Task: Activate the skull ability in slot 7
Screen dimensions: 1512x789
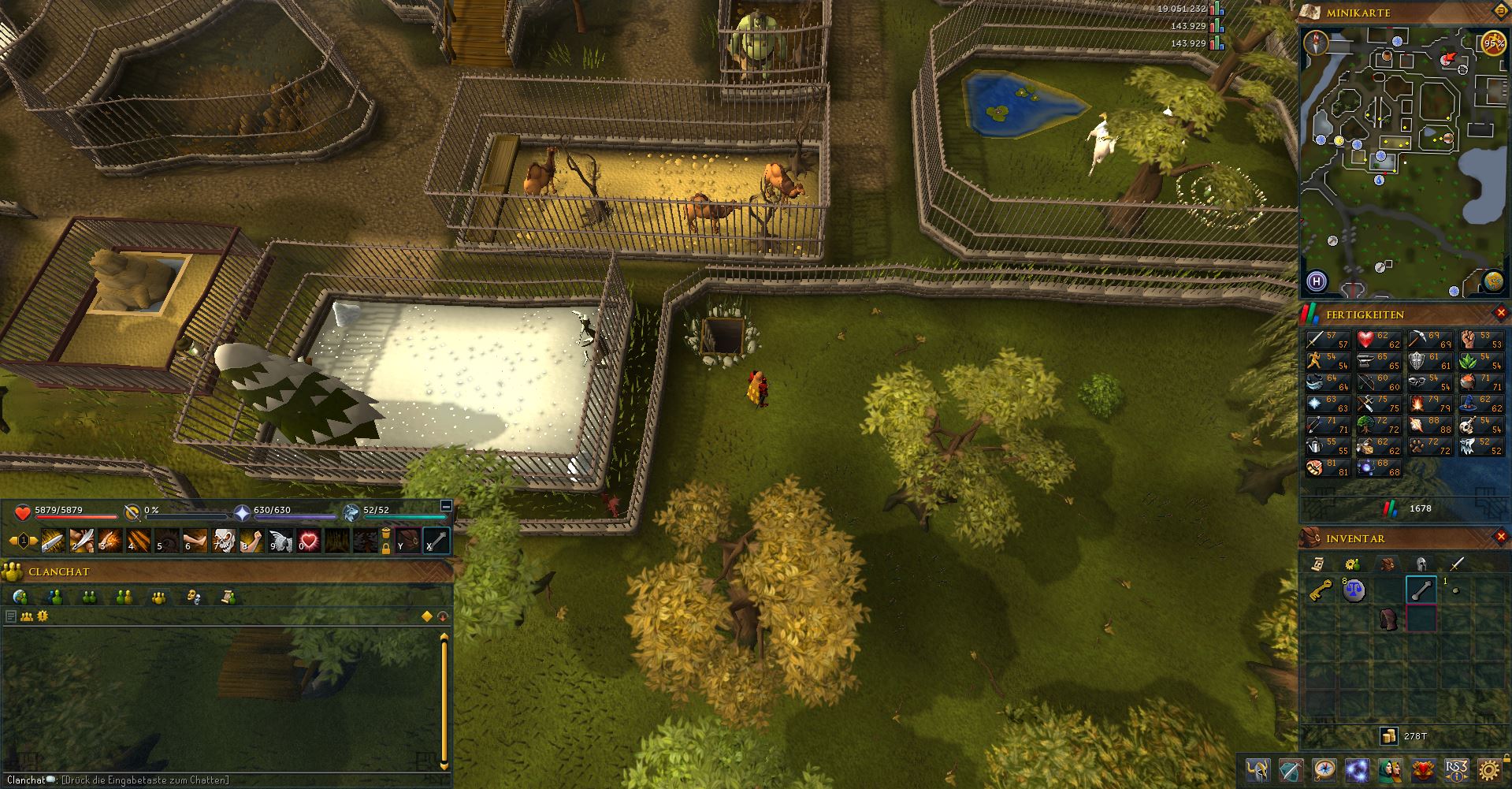Action: [224, 542]
